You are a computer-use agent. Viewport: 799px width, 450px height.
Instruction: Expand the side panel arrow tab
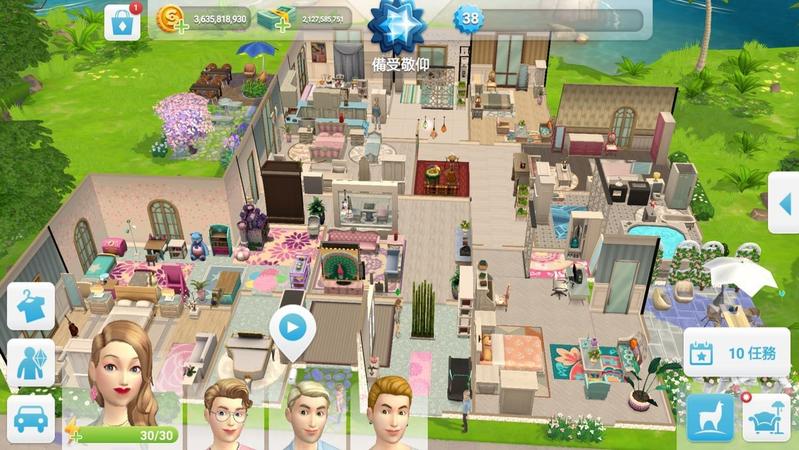click(784, 203)
